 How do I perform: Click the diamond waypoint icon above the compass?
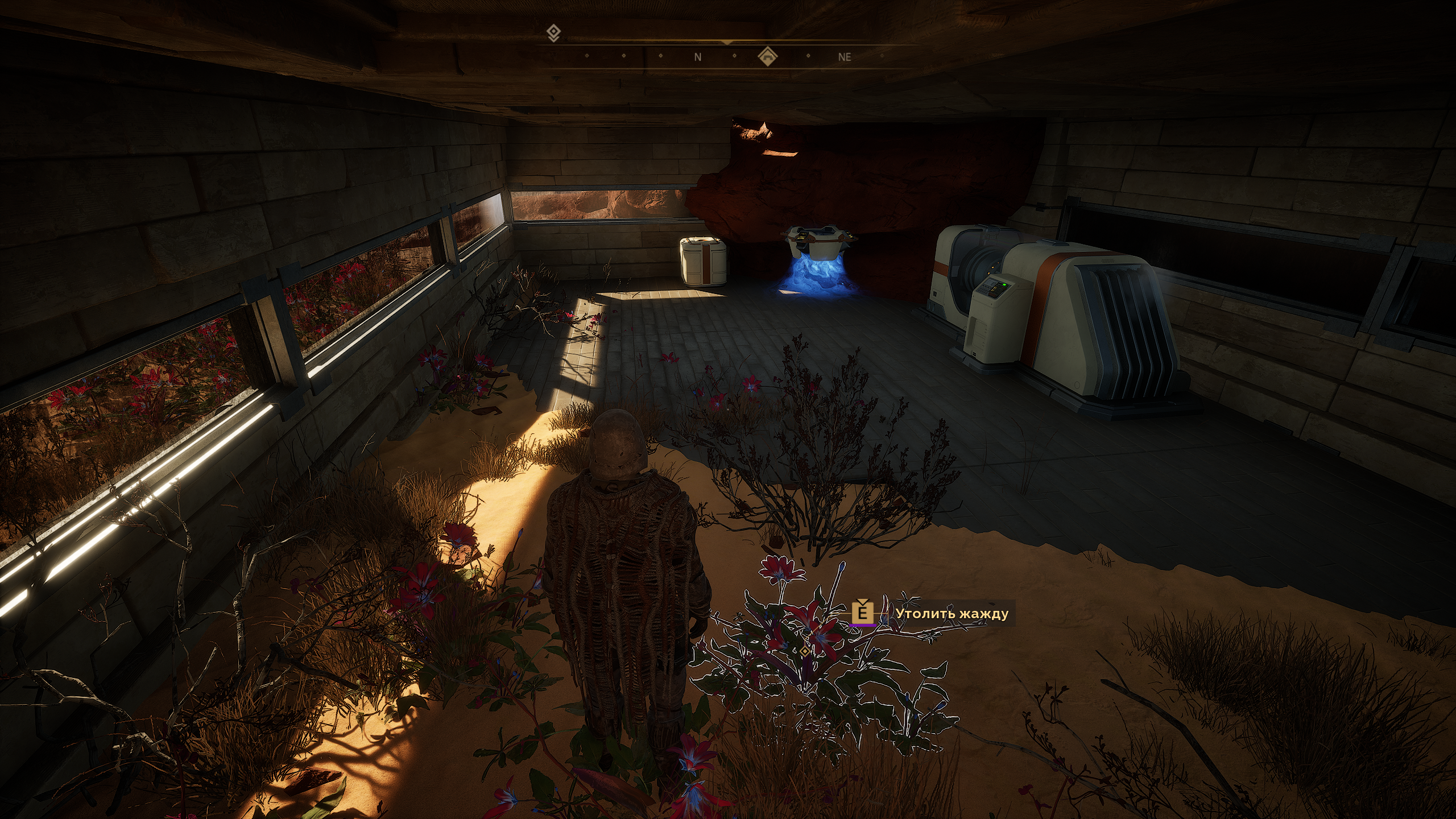pos(553,33)
